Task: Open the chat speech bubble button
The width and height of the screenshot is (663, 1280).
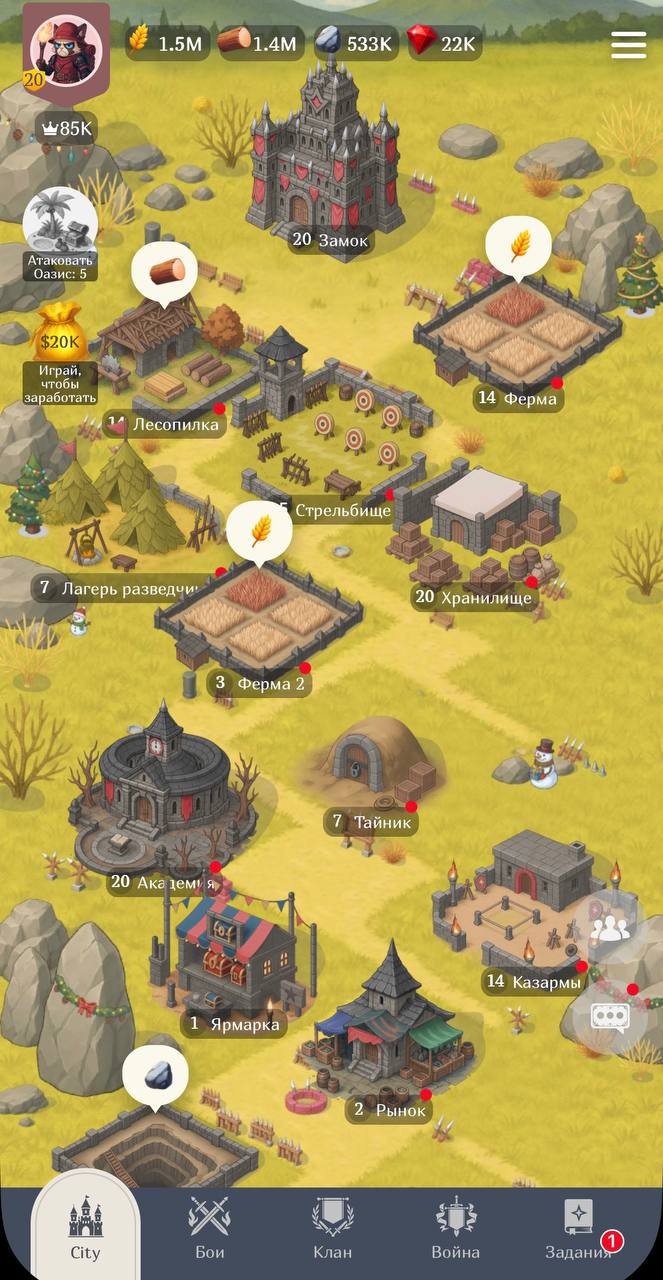Action: click(609, 1016)
